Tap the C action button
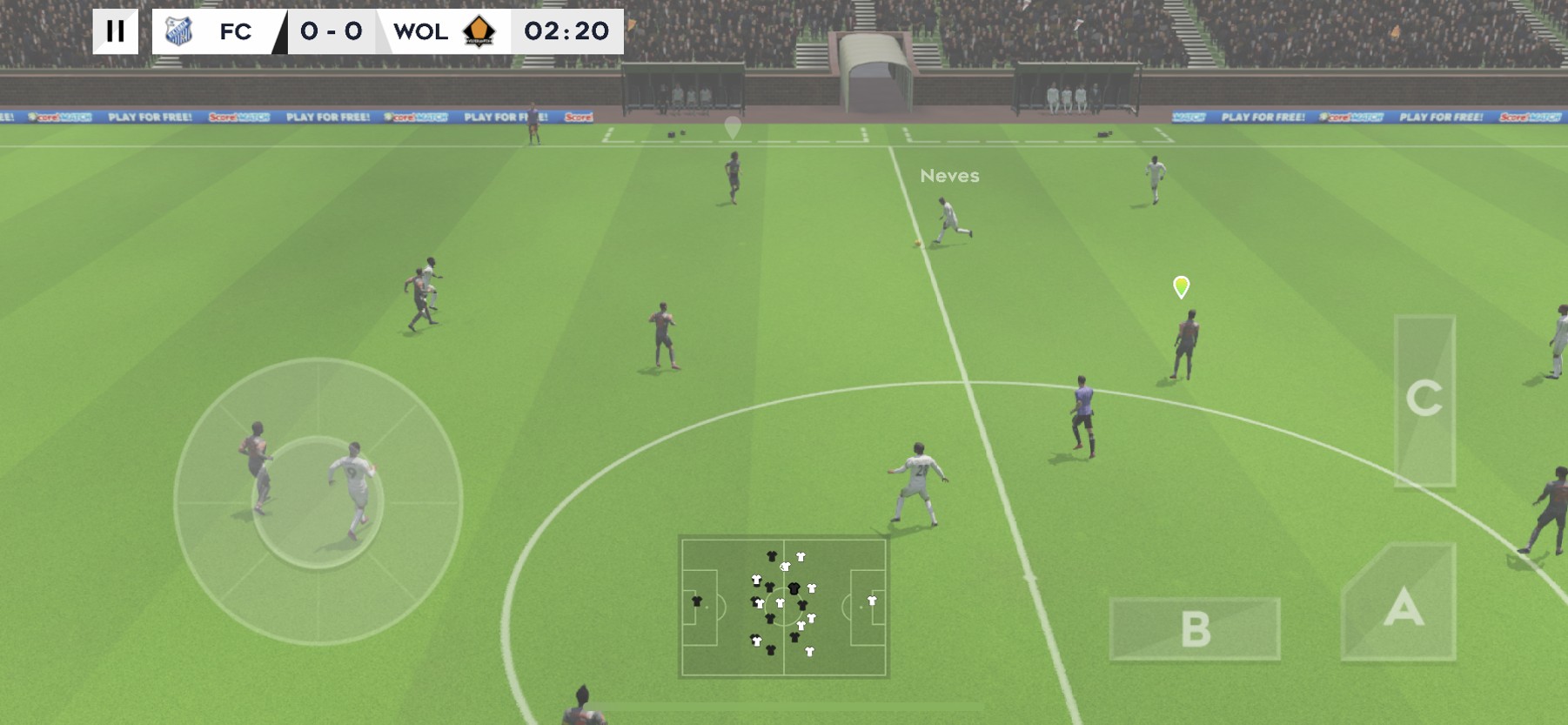This screenshot has height=725, width=1568. point(1424,399)
